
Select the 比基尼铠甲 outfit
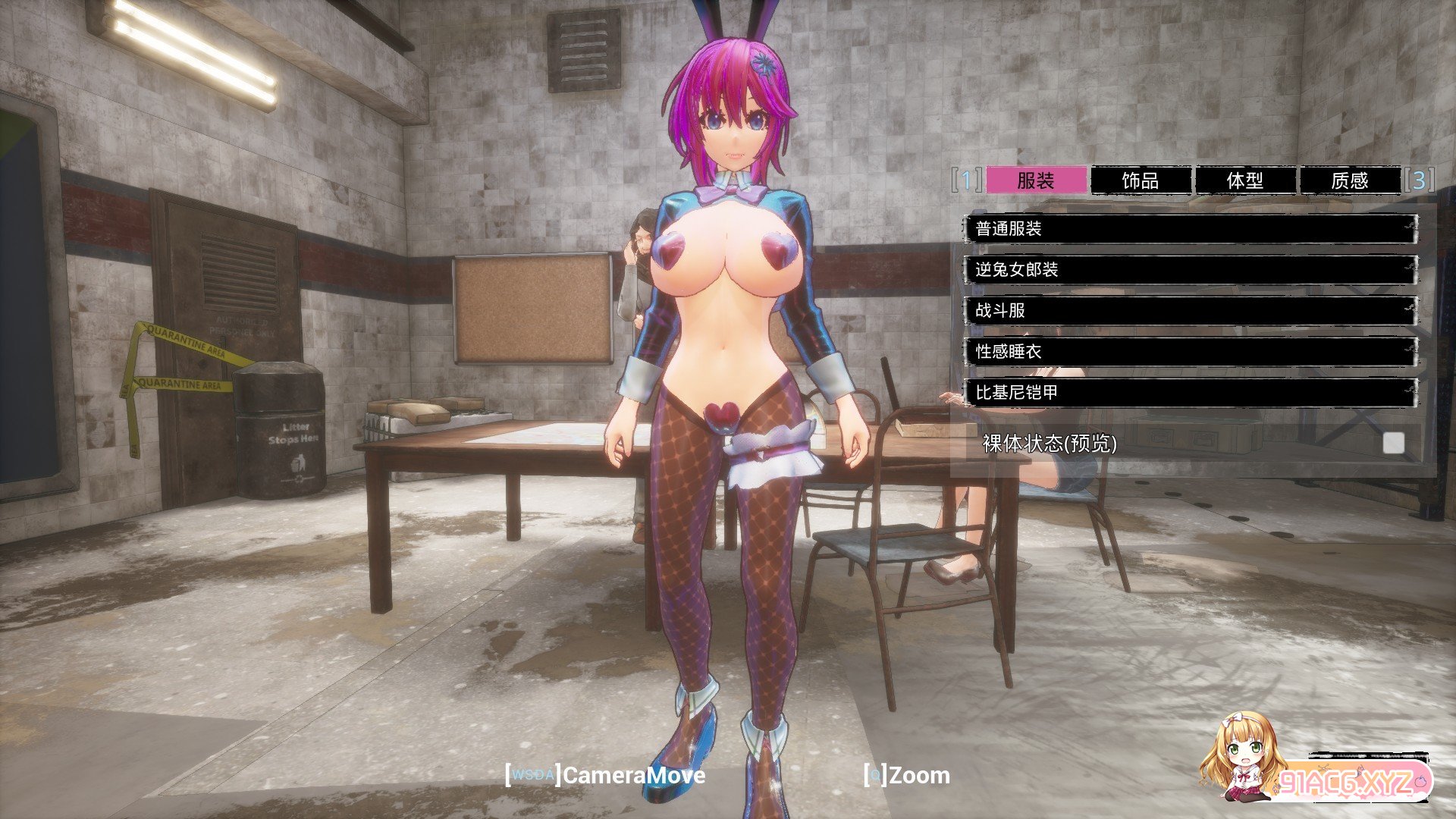1191,393
